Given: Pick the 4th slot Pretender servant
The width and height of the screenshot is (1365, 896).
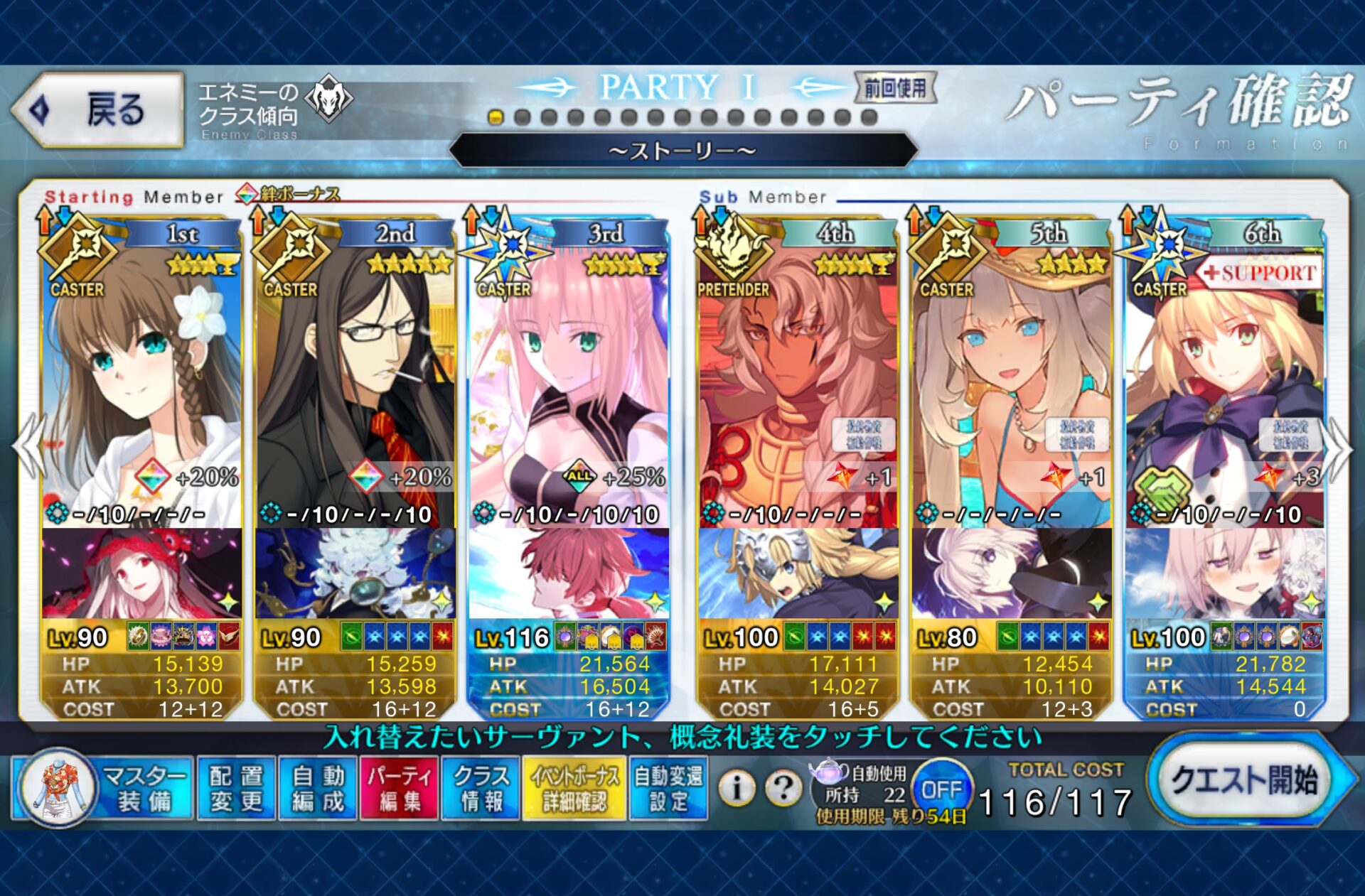Looking at the screenshot, I should pyautogui.click(x=798, y=384).
